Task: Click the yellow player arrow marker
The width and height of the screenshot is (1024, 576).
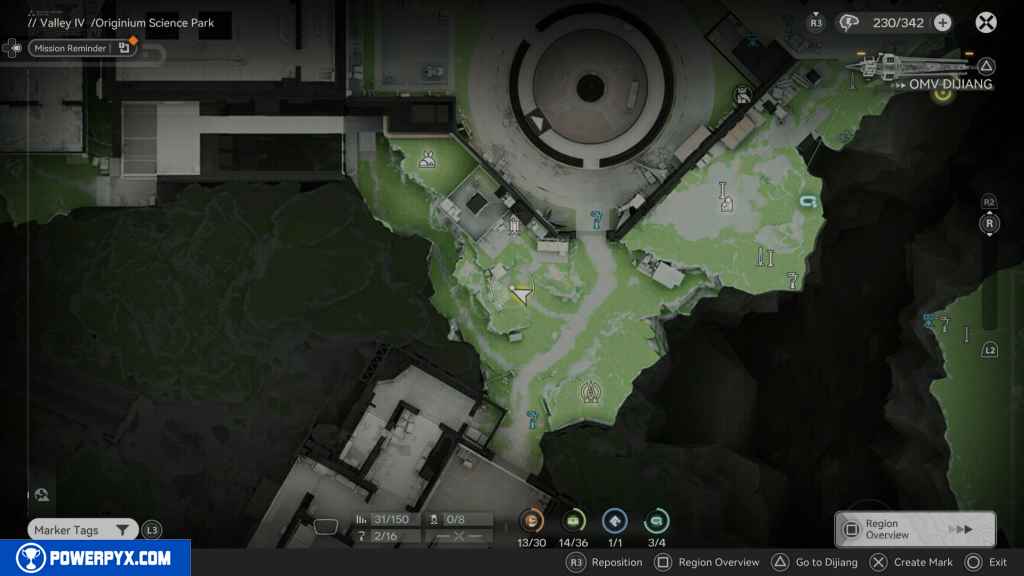Action: tap(521, 292)
